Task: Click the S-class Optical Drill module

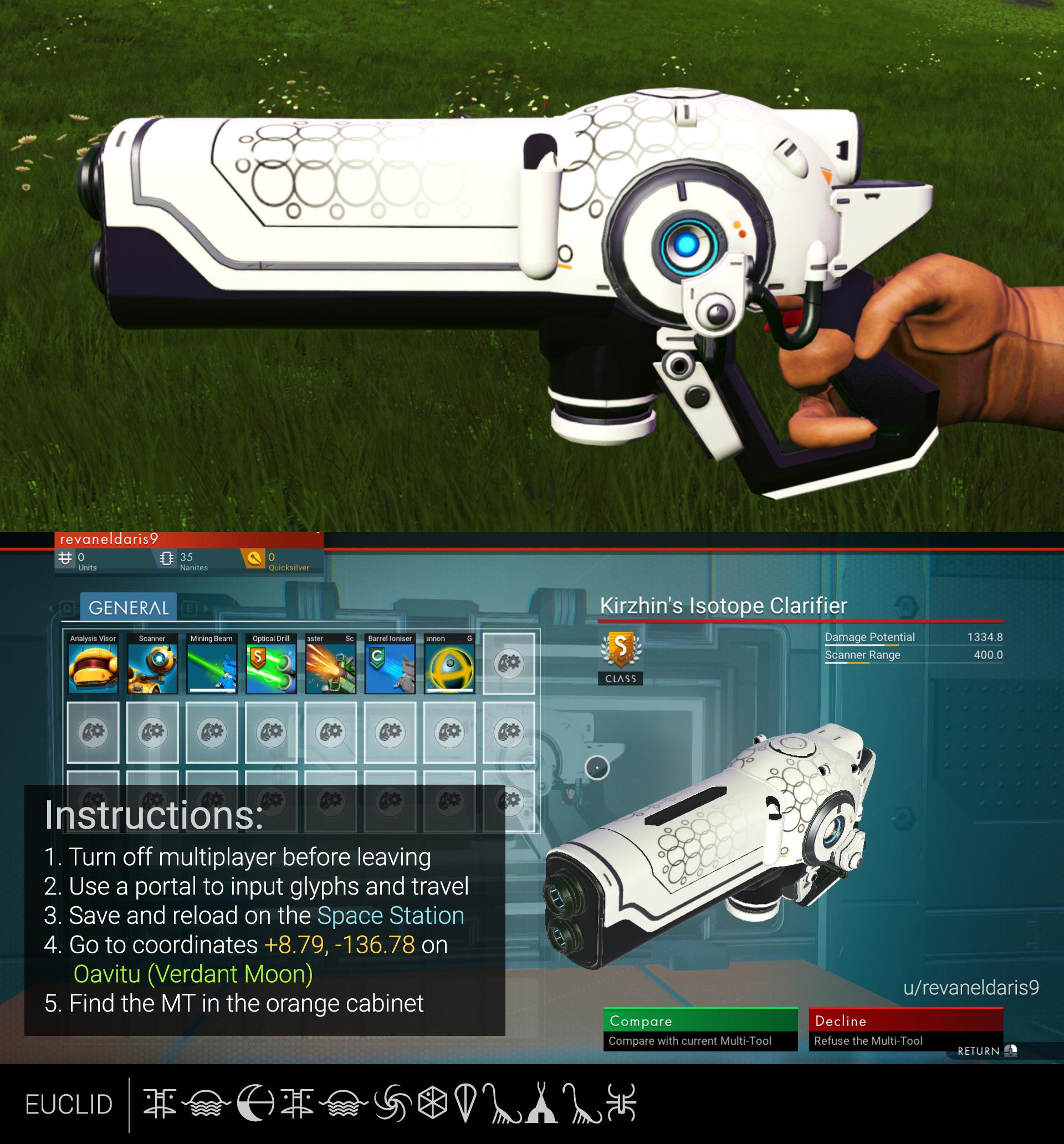Action: tap(270, 667)
